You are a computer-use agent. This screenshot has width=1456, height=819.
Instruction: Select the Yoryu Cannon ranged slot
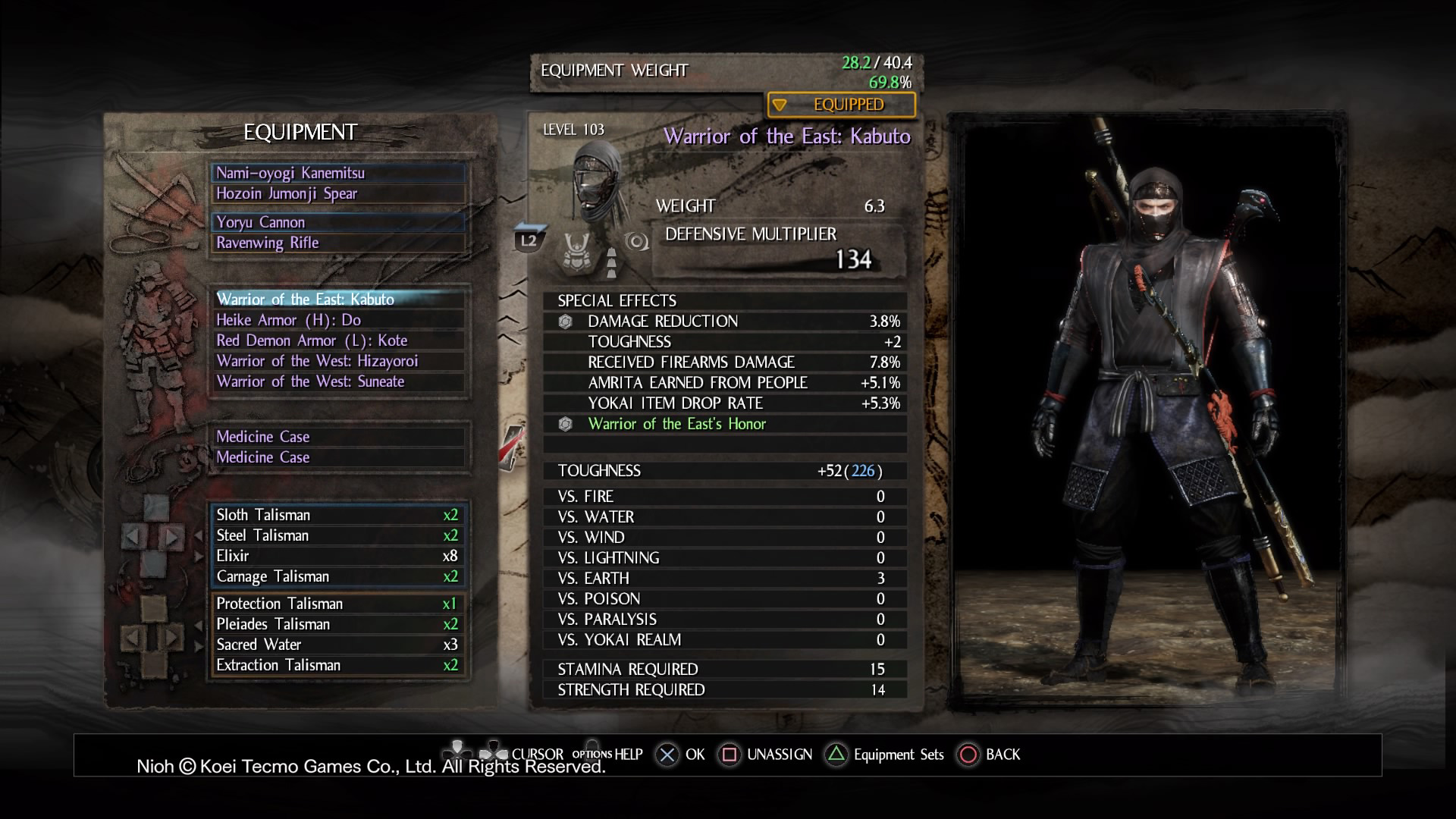click(338, 222)
